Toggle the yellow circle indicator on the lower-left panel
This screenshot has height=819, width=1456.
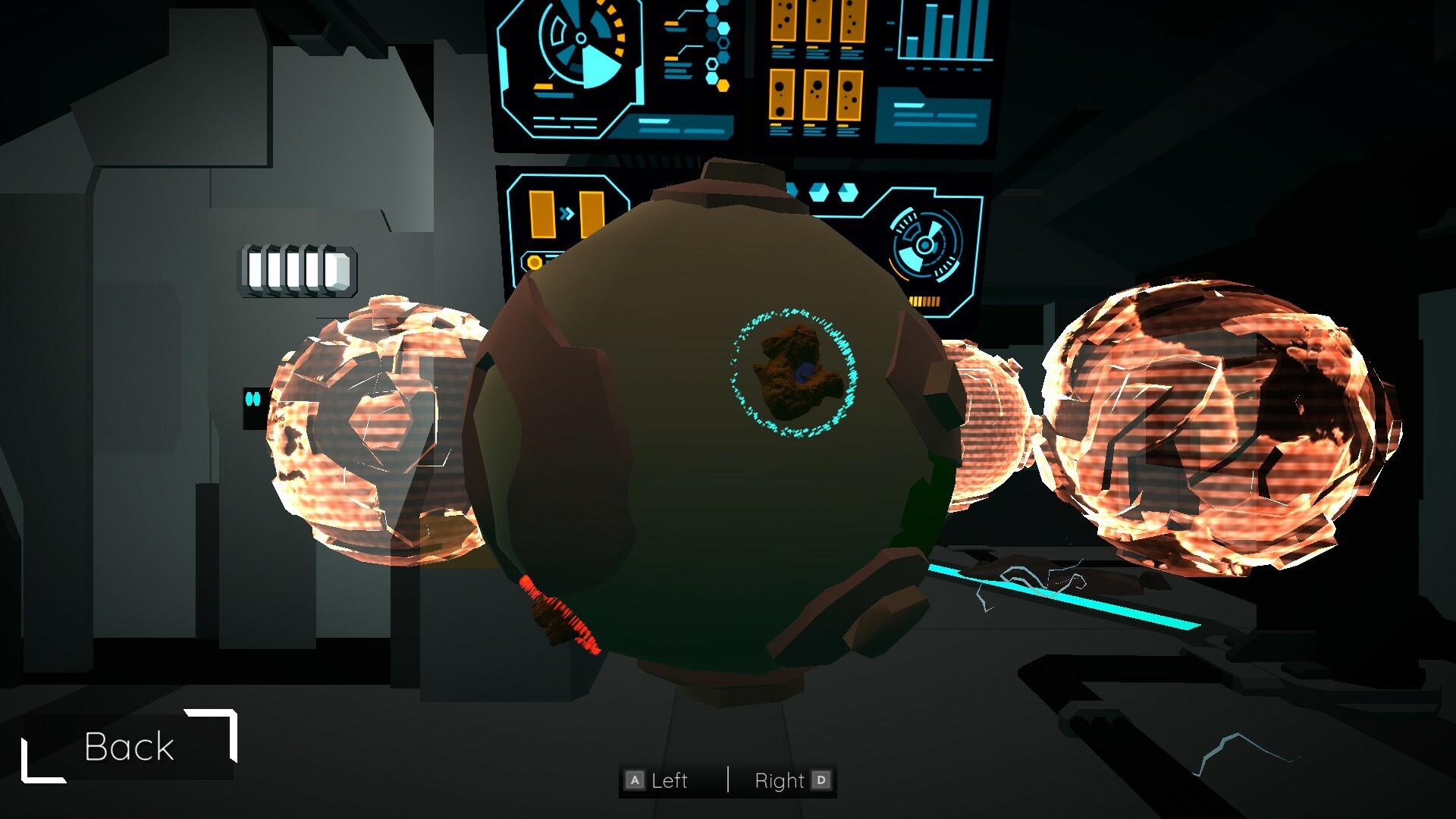click(532, 261)
